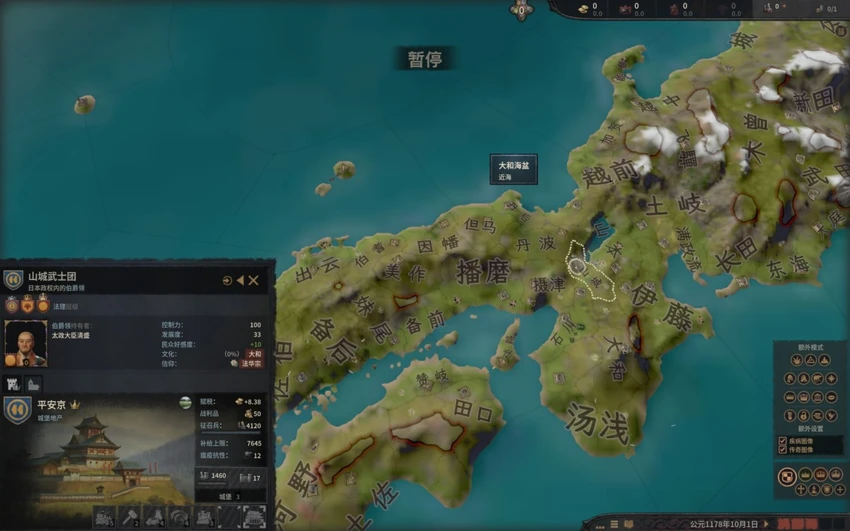This screenshot has height=531, width=850.
Task: Select the castle holdings tab icon
Action: (15, 383)
